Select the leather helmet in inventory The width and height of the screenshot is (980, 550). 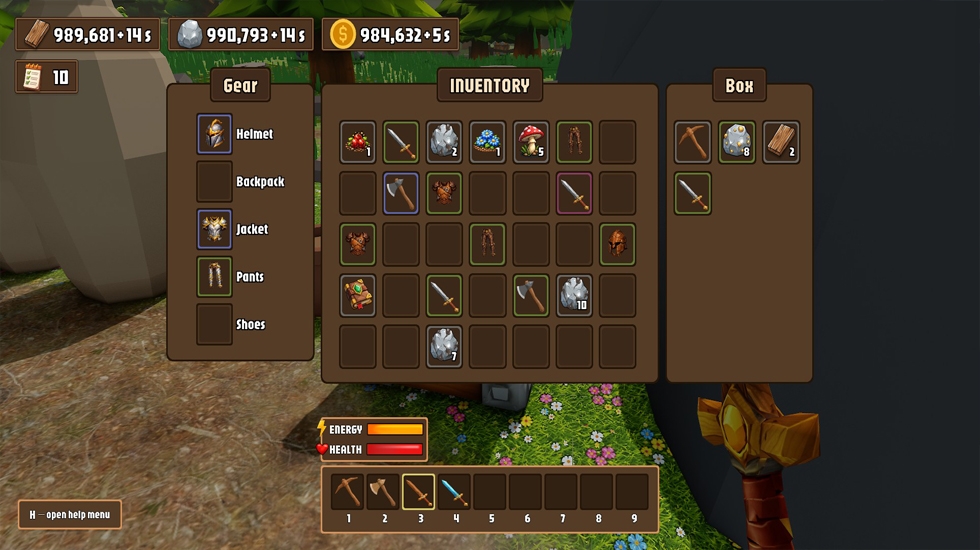coord(618,244)
